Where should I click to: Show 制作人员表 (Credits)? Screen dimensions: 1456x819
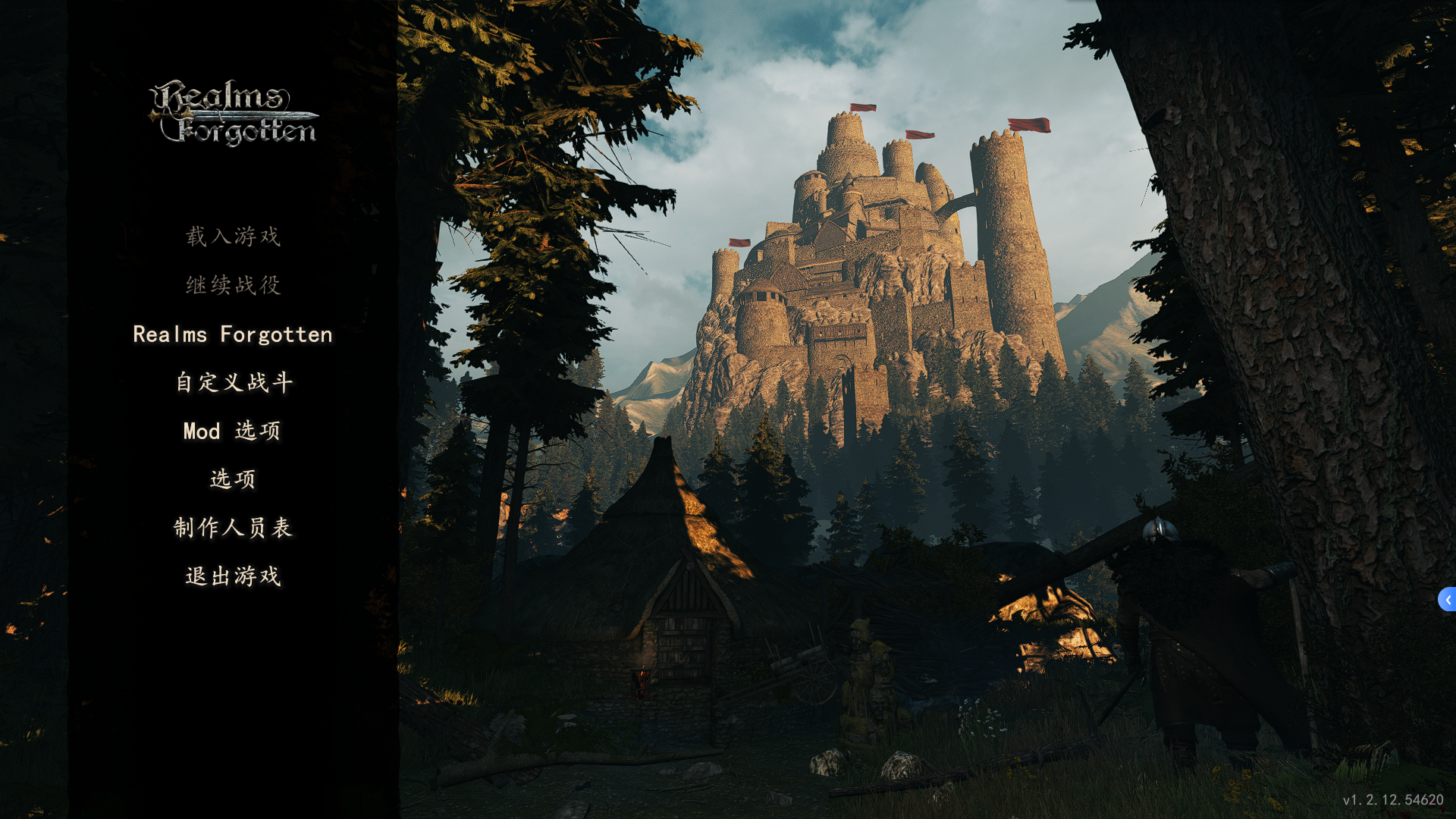[233, 528]
